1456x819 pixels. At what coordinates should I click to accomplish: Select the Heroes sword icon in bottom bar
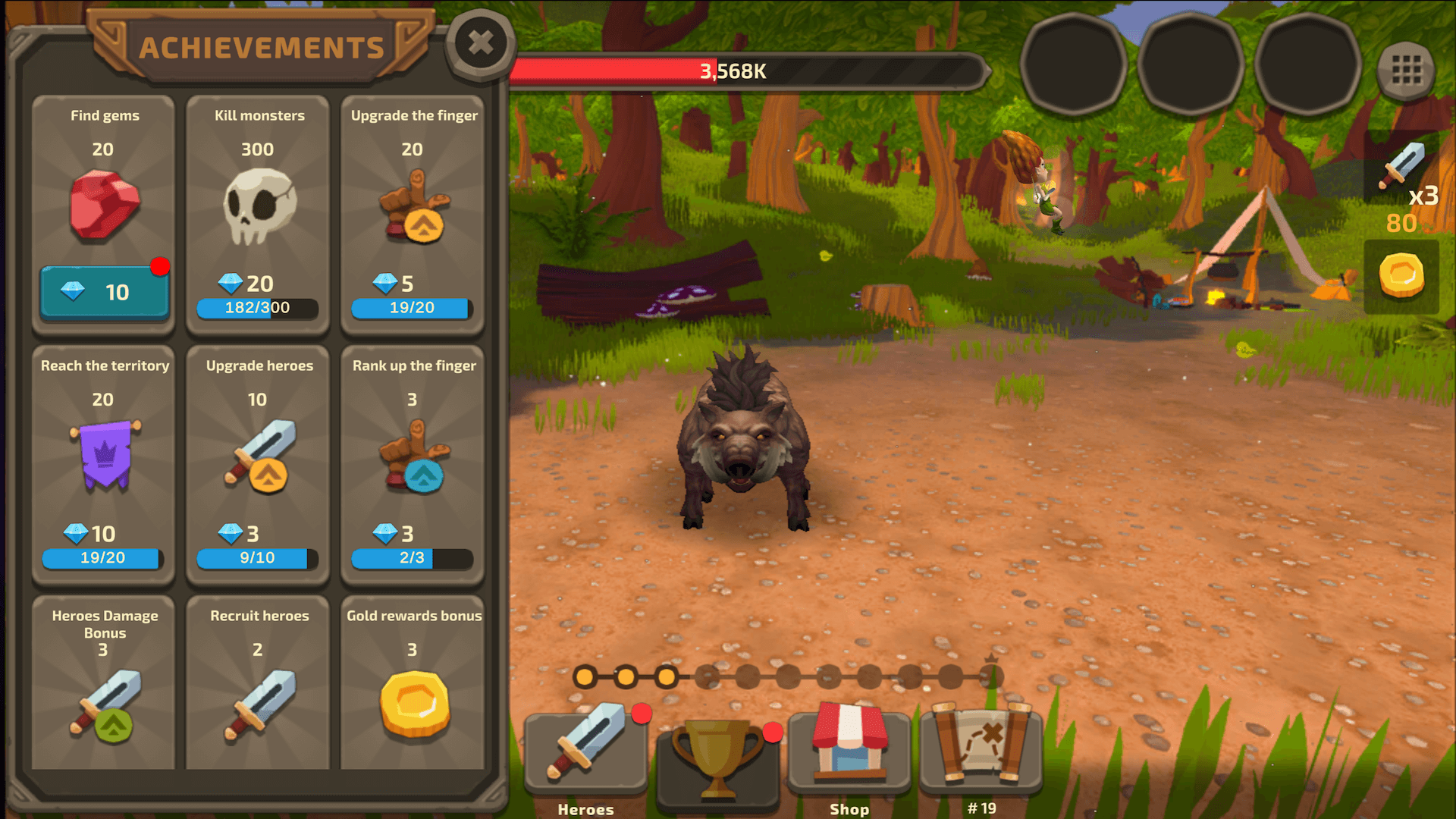click(584, 751)
